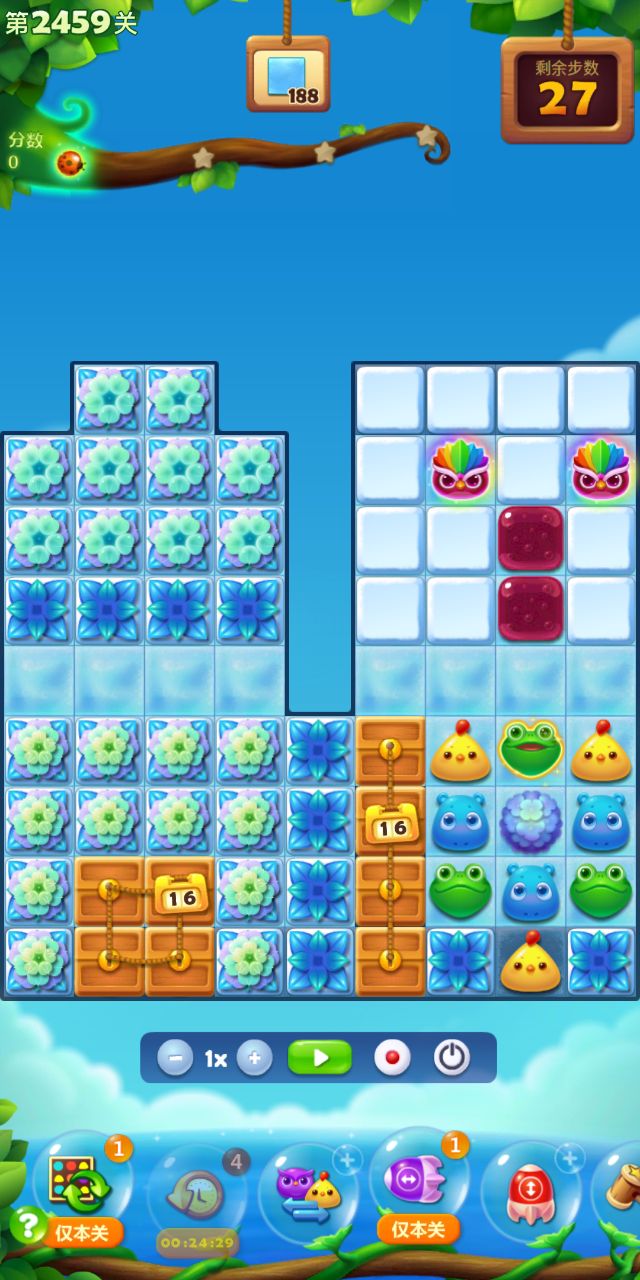Tap the green frog with golden outline
This screenshot has width=640, height=1280.
click(x=531, y=750)
